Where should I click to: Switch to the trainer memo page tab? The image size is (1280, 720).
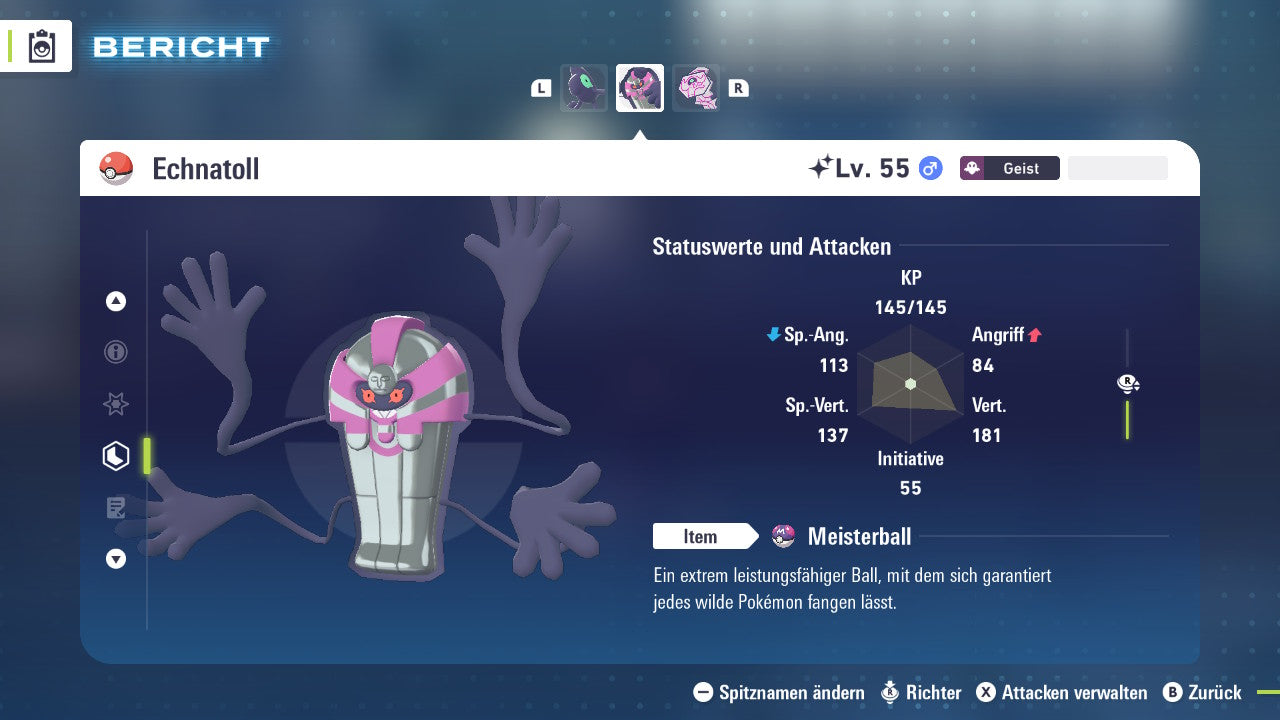click(116, 508)
